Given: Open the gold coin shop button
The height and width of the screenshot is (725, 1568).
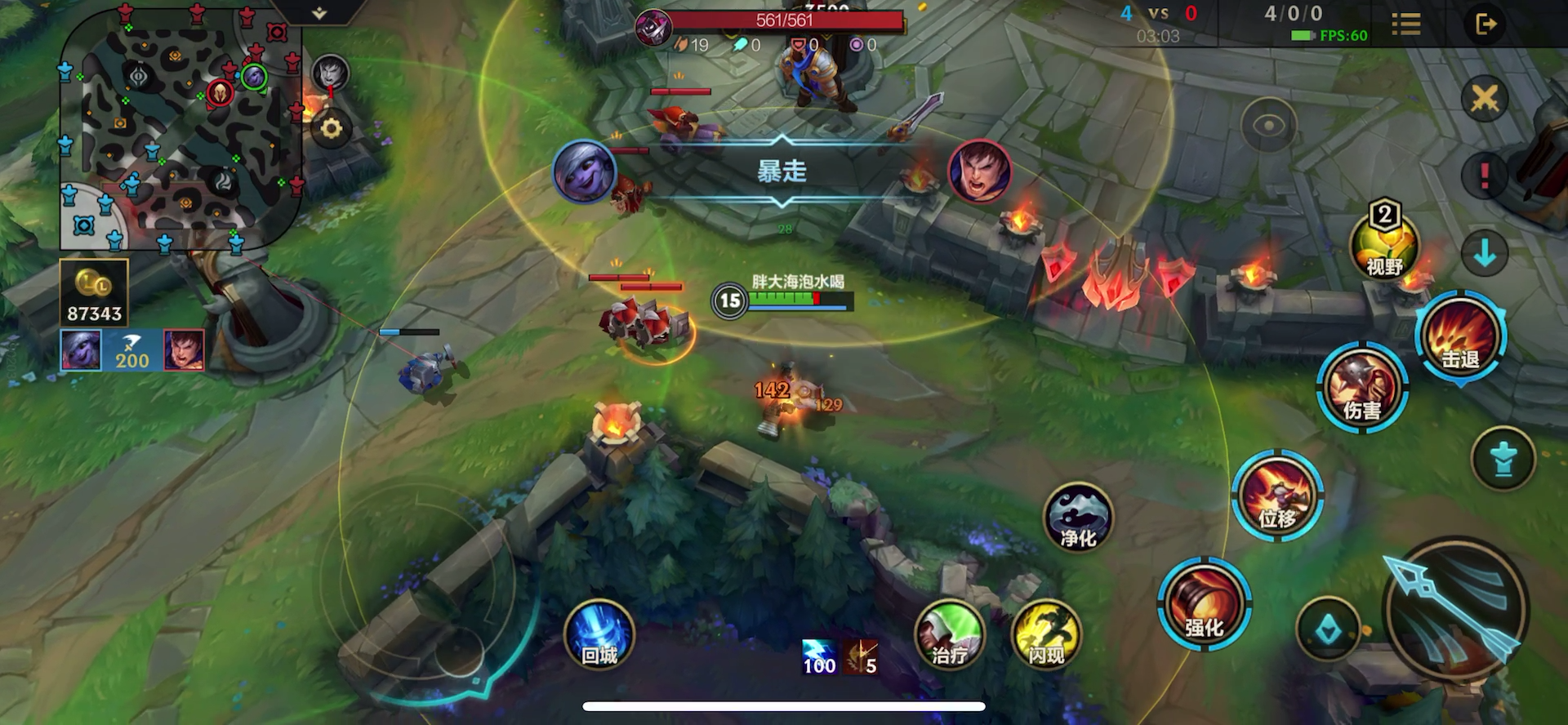Looking at the screenshot, I should 94,292.
